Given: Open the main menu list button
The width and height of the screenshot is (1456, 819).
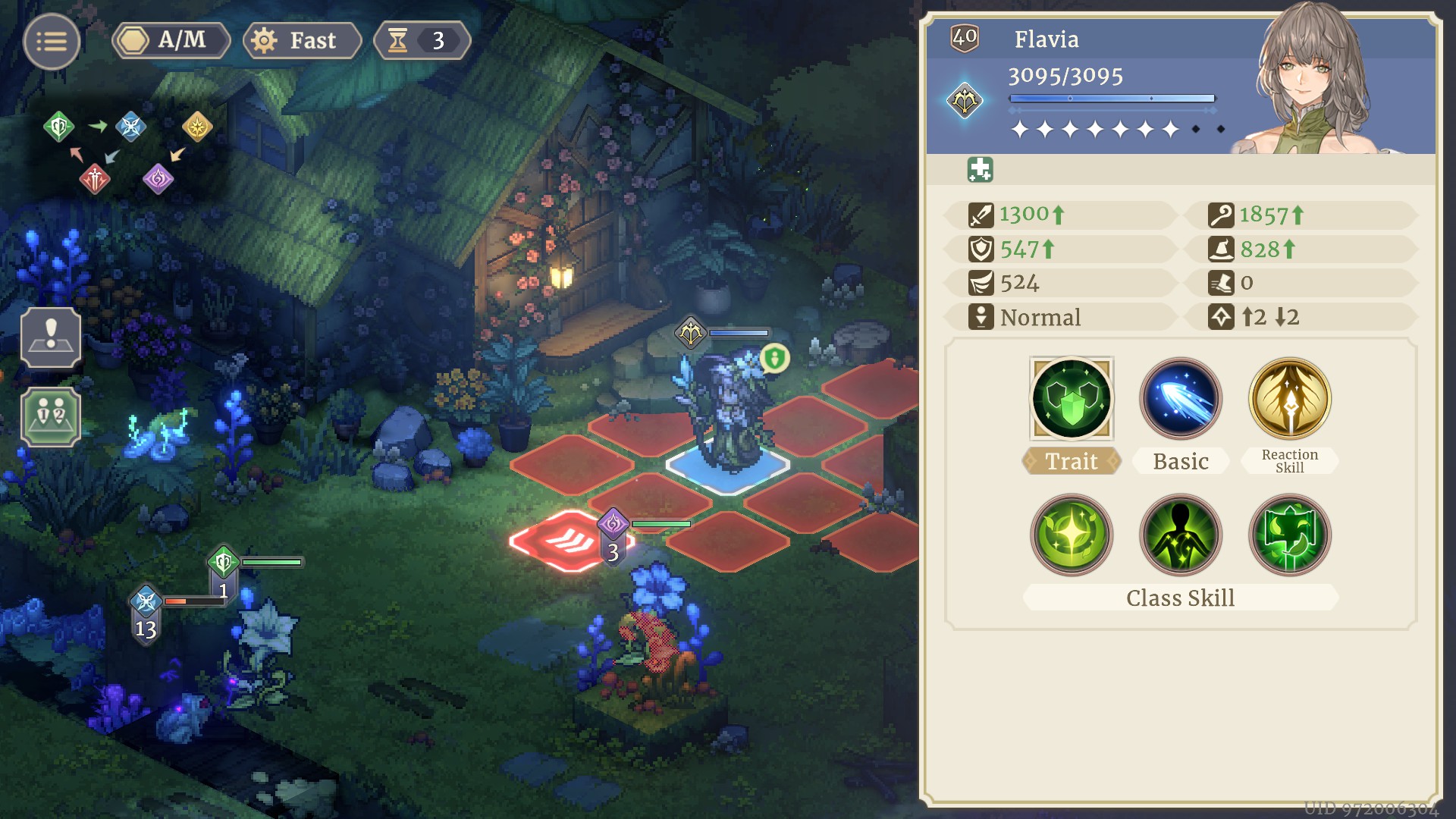Looking at the screenshot, I should pos(51,42).
